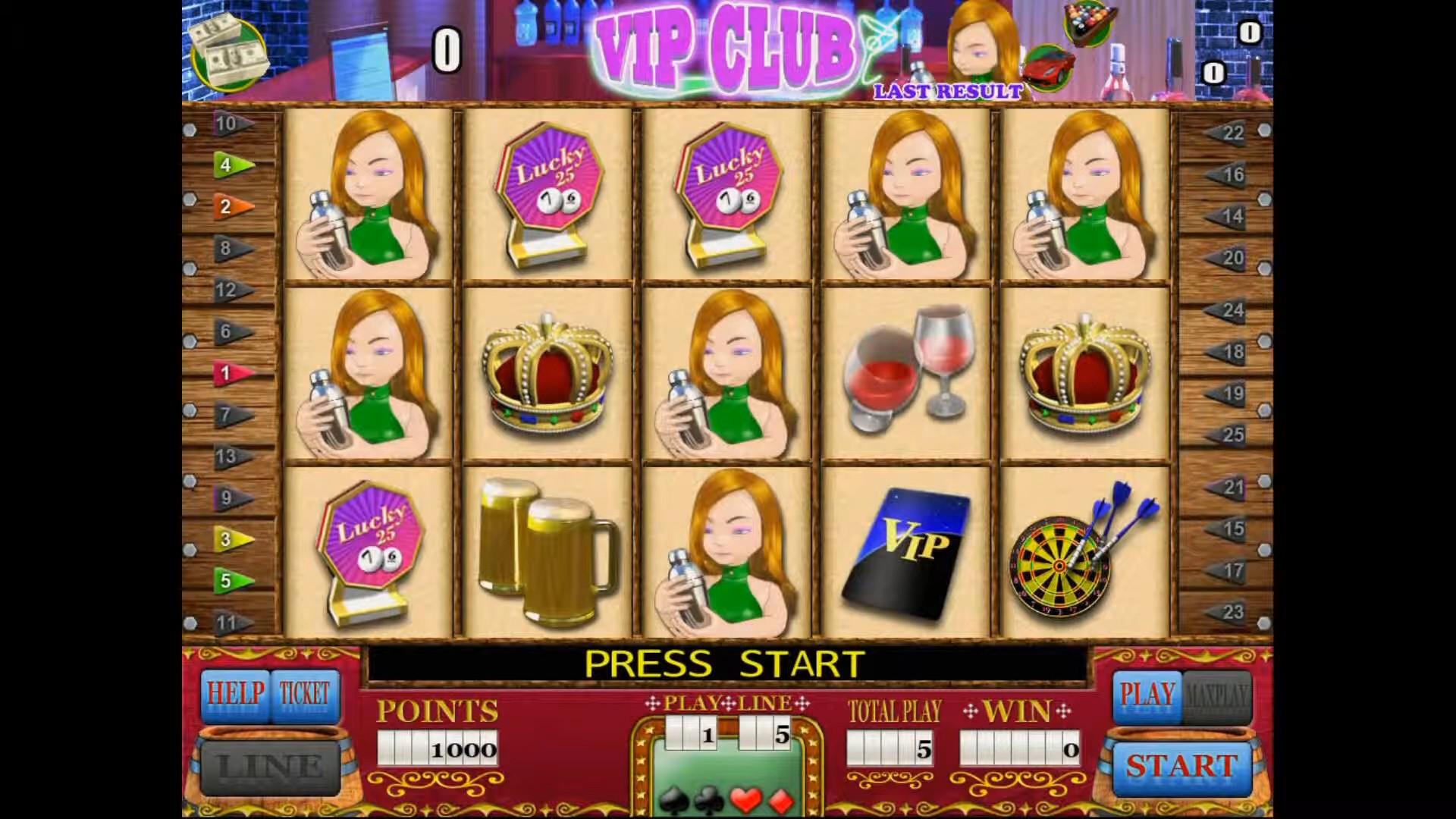
Task: Select the LINE button
Action: tap(270, 767)
